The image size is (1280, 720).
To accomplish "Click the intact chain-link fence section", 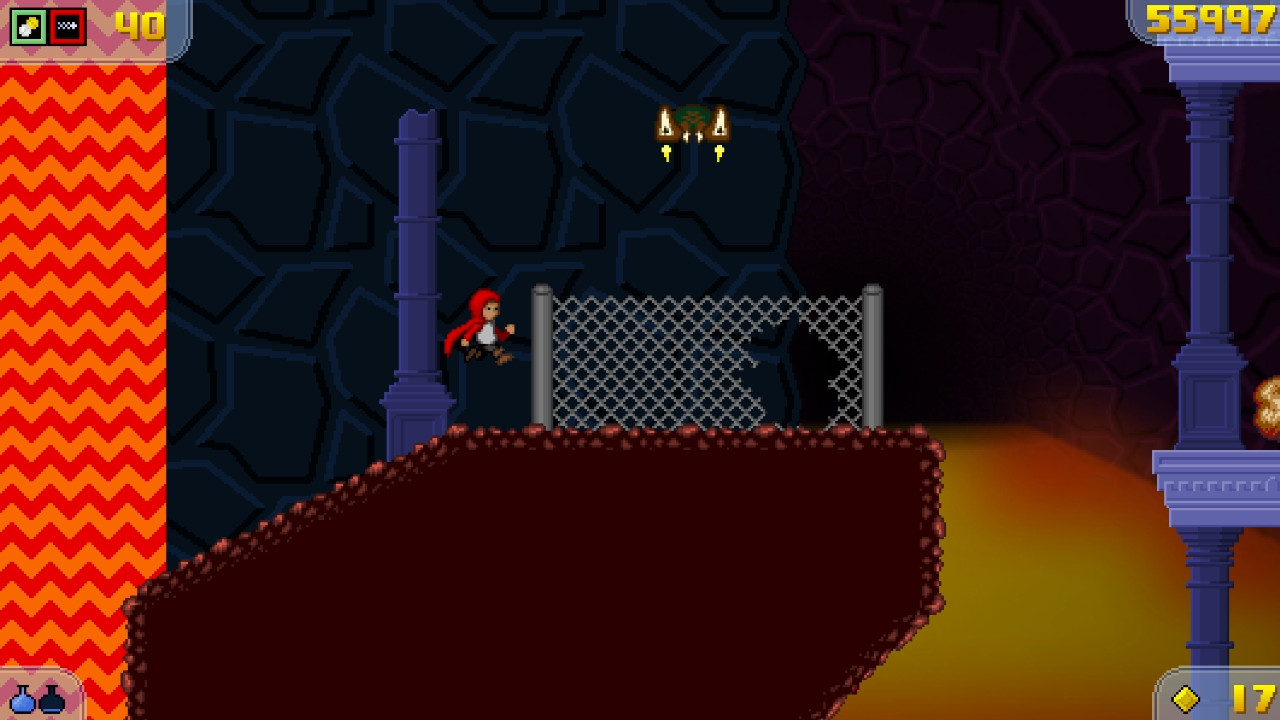I will (650, 360).
